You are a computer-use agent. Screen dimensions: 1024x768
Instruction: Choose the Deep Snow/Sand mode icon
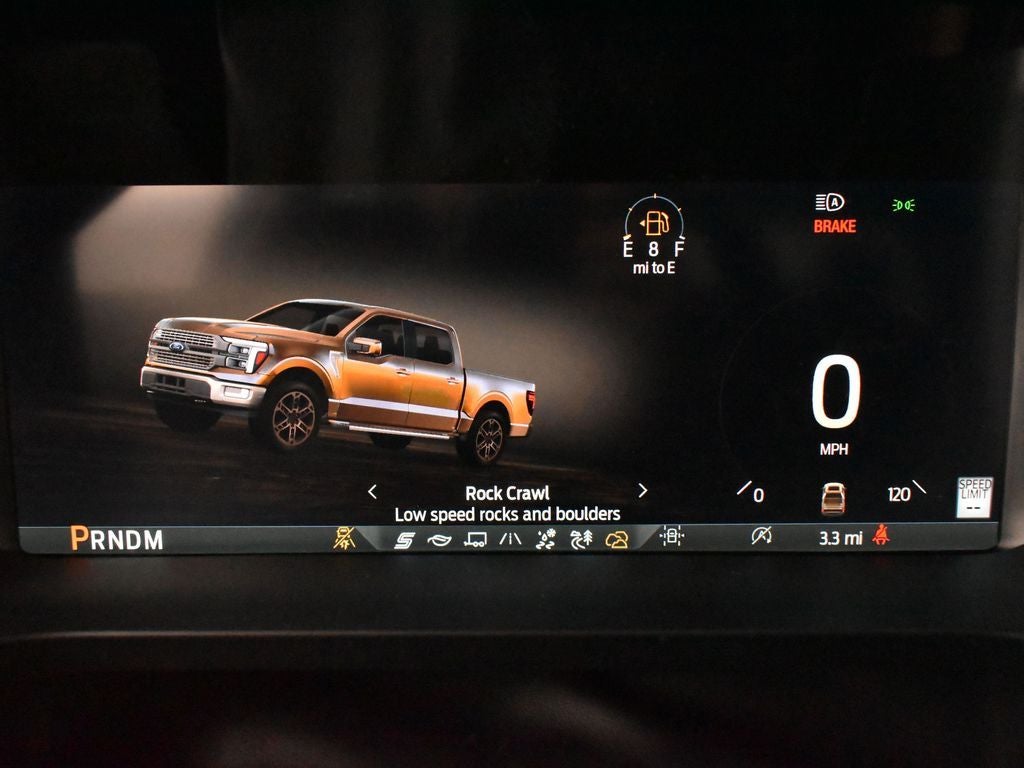545,540
